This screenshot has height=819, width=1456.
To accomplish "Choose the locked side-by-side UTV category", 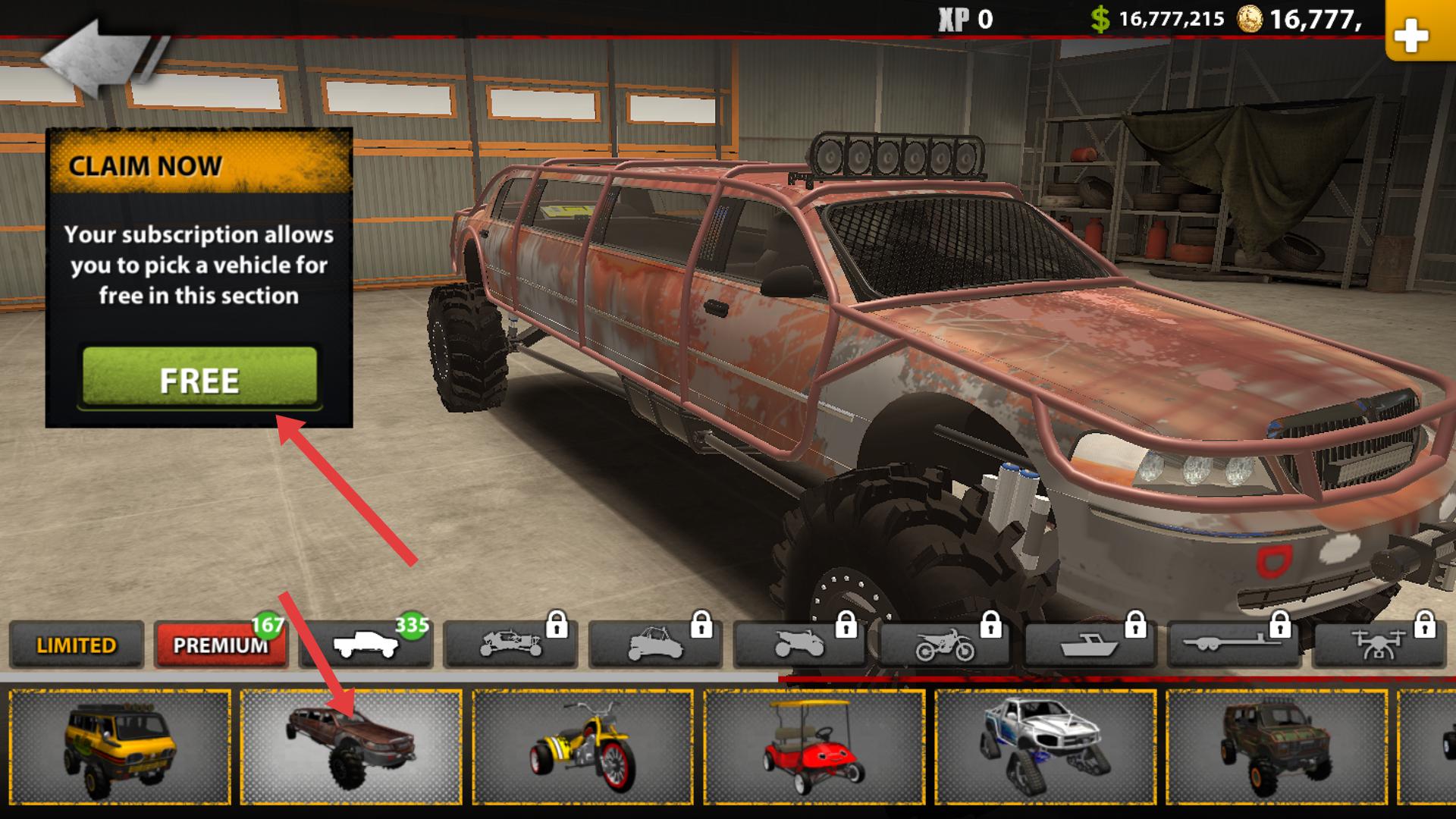I will pyautogui.click(x=655, y=645).
